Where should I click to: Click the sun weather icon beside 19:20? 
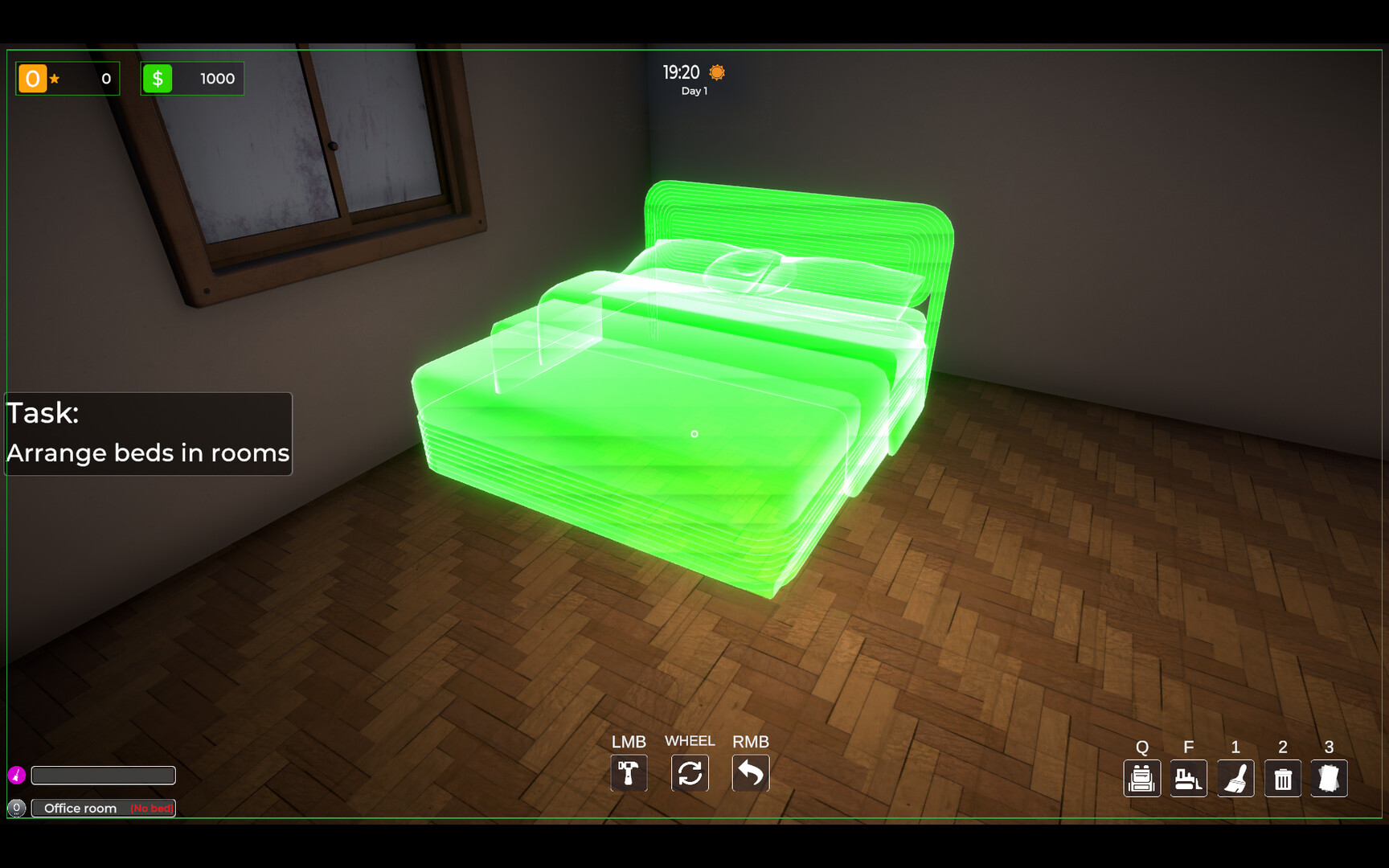(715, 72)
